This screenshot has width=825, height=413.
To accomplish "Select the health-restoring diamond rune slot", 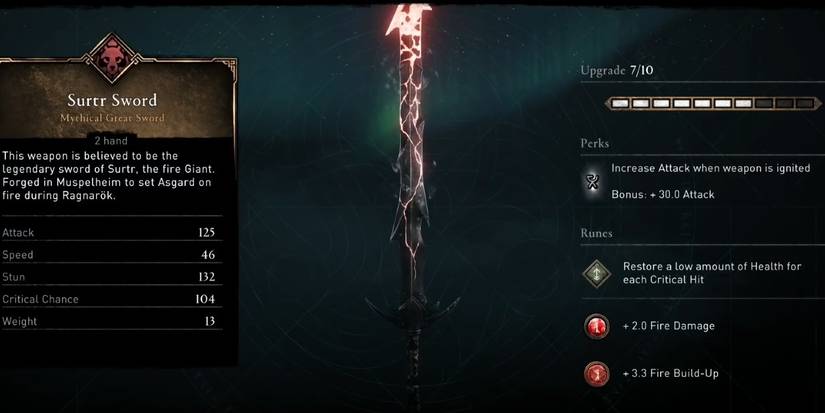I will coord(596,274).
